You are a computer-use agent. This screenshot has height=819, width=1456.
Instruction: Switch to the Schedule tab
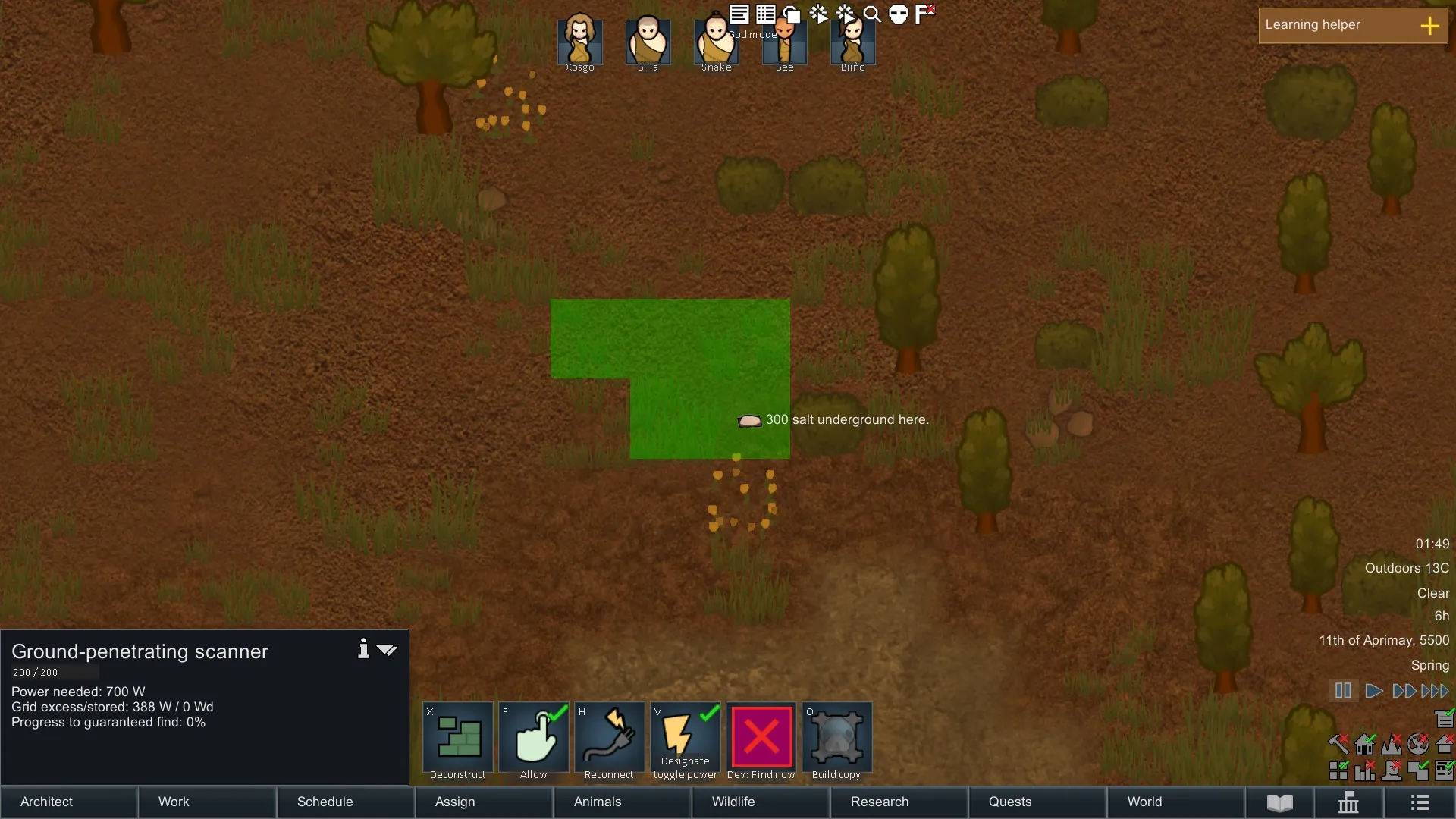345,802
